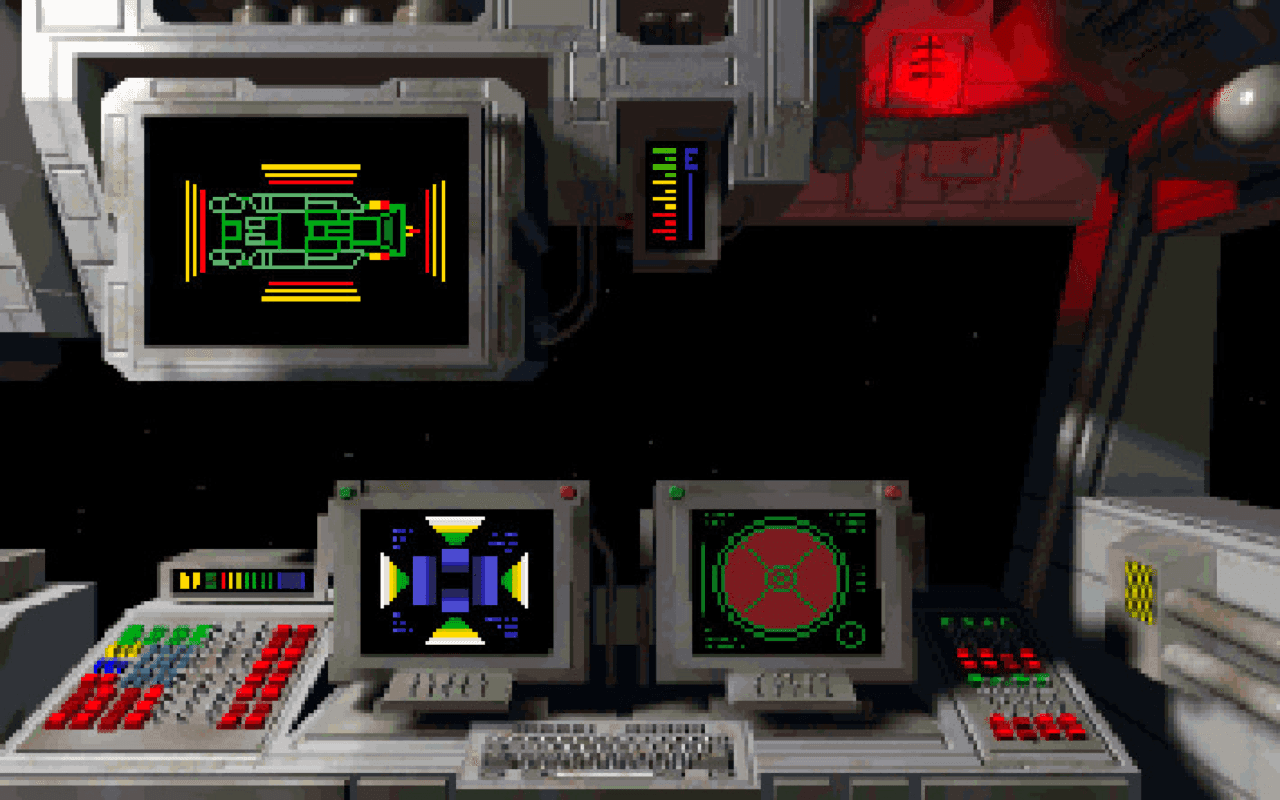Image resolution: width=1280 pixels, height=800 pixels.
Task: Click the small circular target icon on radar screen
Action: pyautogui.click(x=852, y=631)
